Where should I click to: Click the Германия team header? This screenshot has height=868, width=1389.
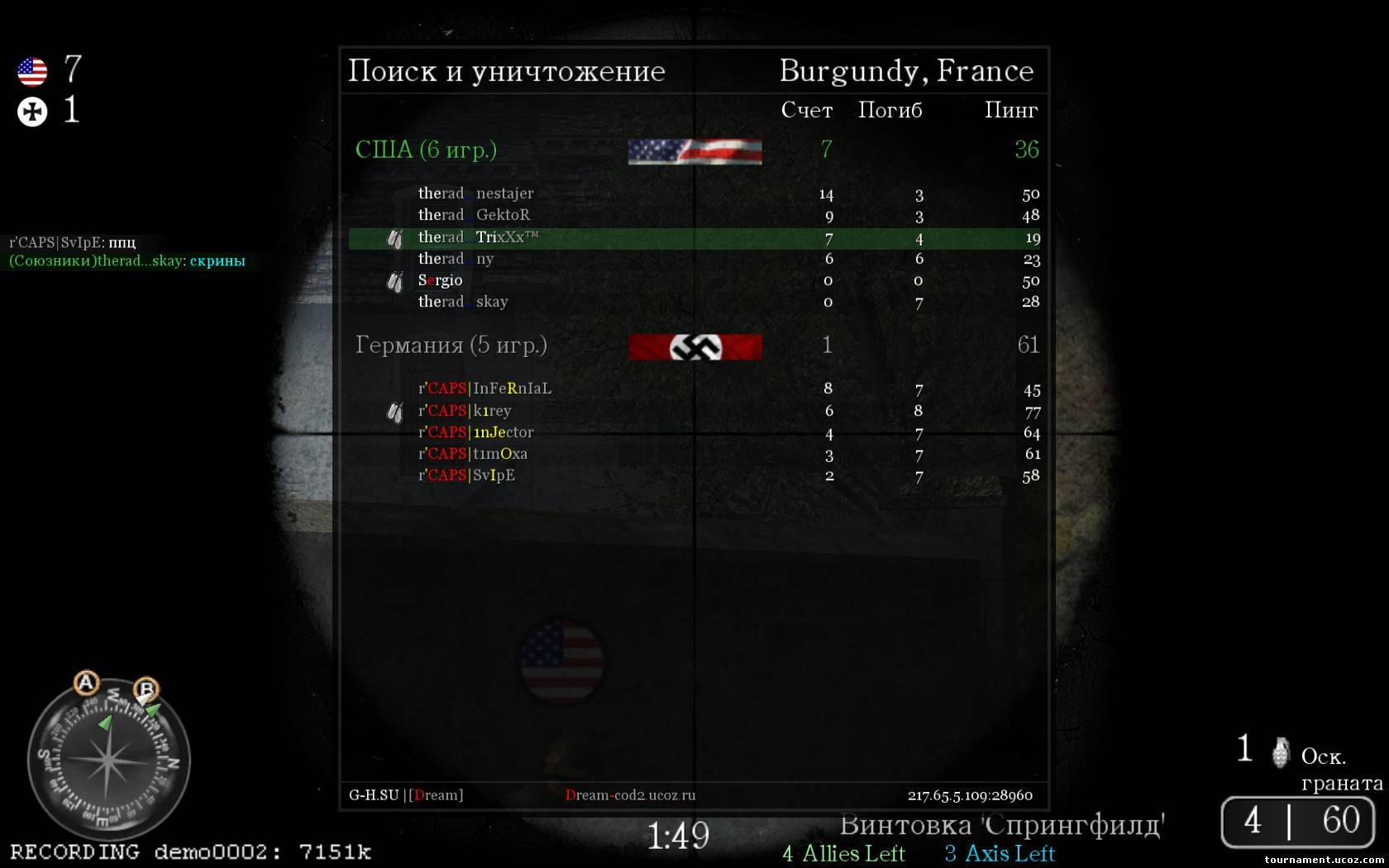click(451, 345)
